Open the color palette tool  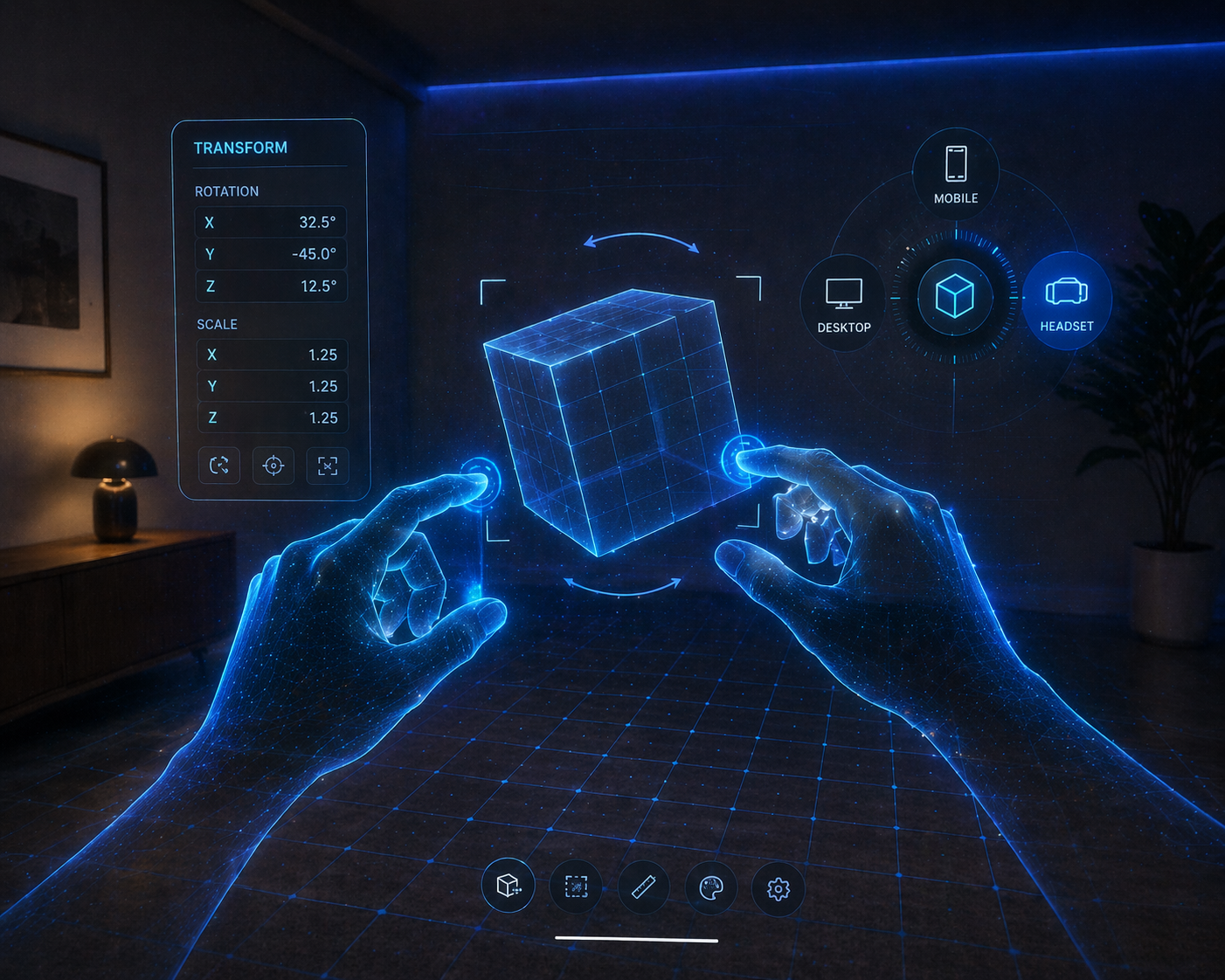point(711,888)
